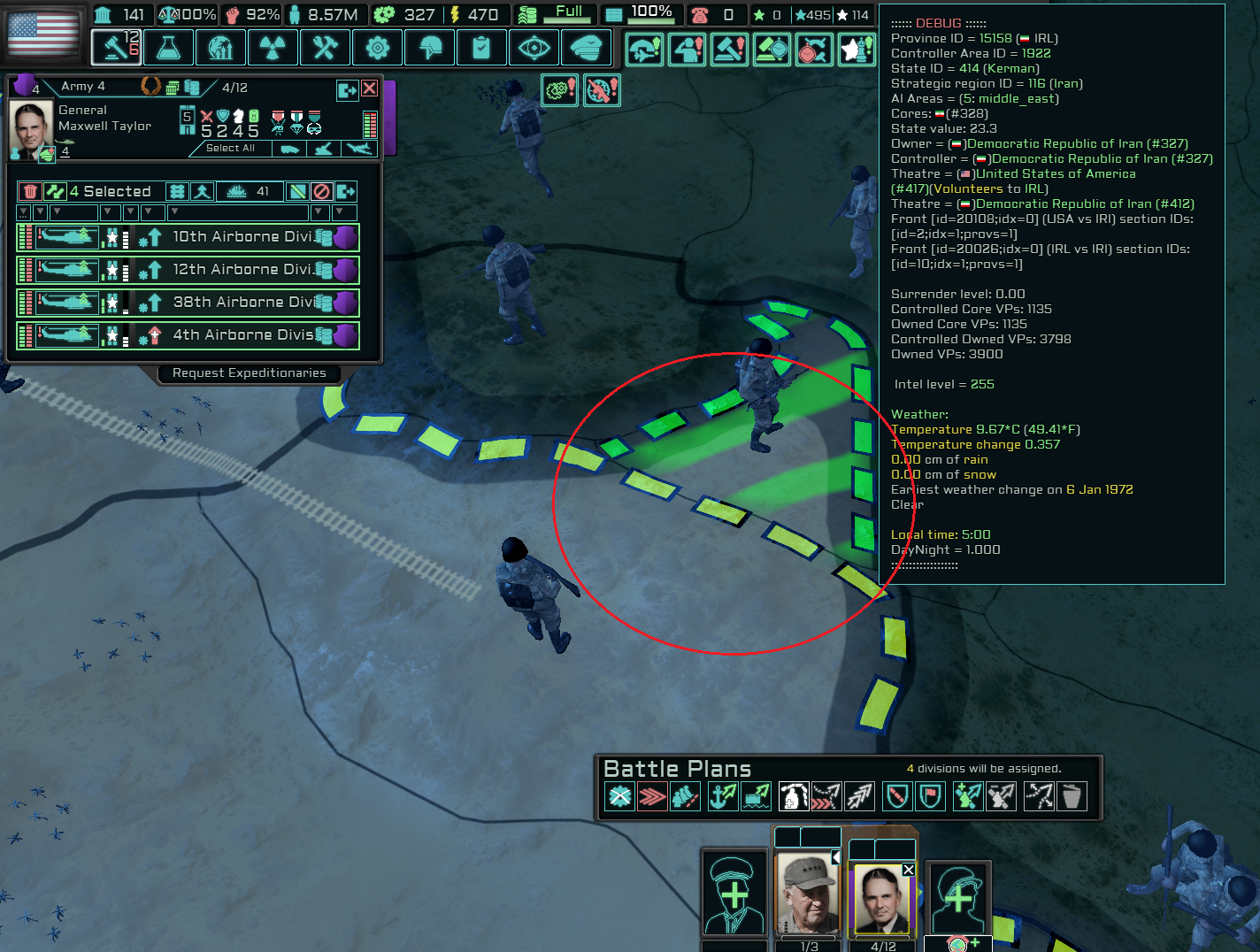Disable reinforcements via the red prohibition icon

pyautogui.click(x=320, y=191)
